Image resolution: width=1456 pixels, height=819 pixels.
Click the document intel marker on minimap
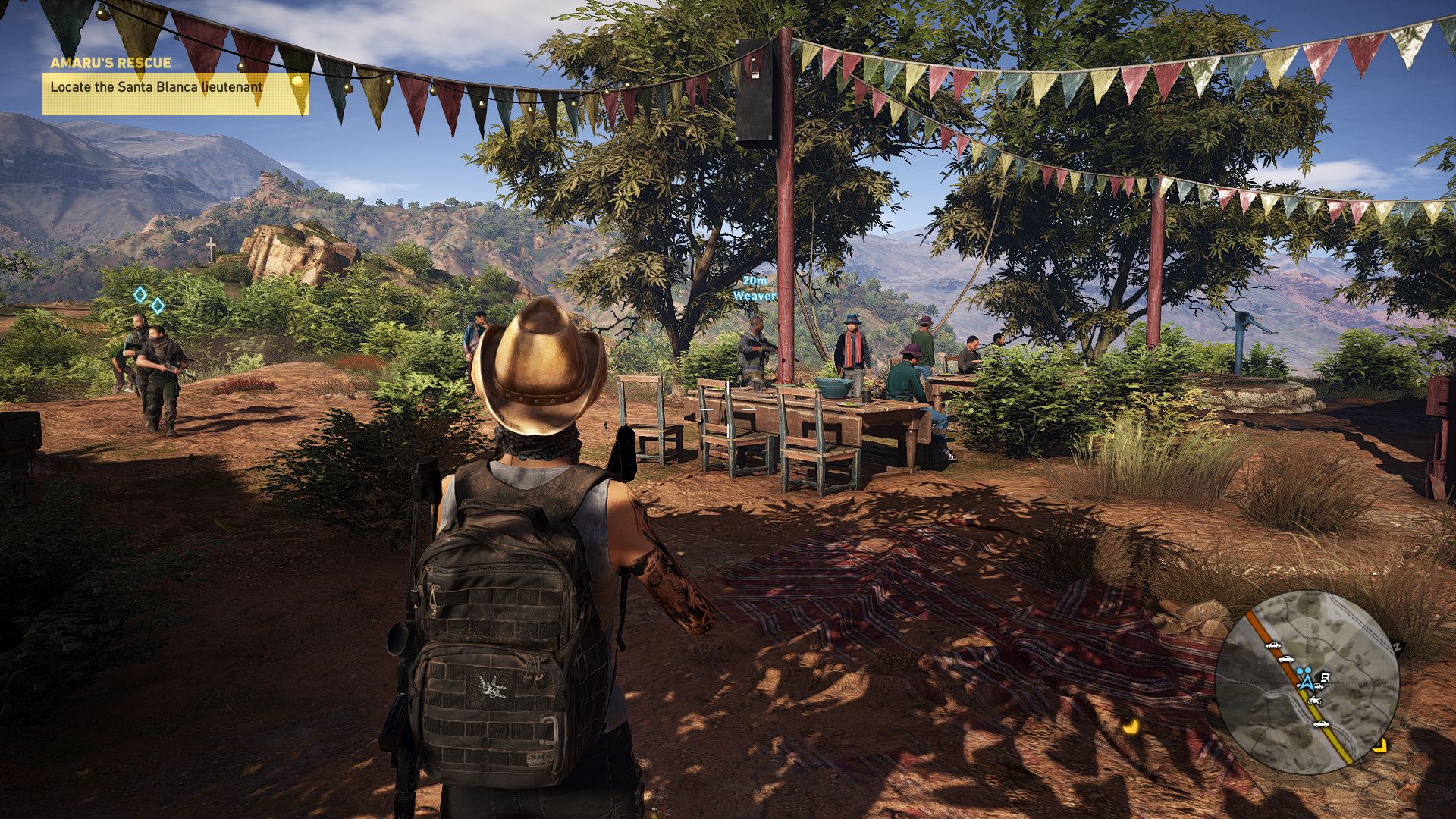pos(1324,676)
